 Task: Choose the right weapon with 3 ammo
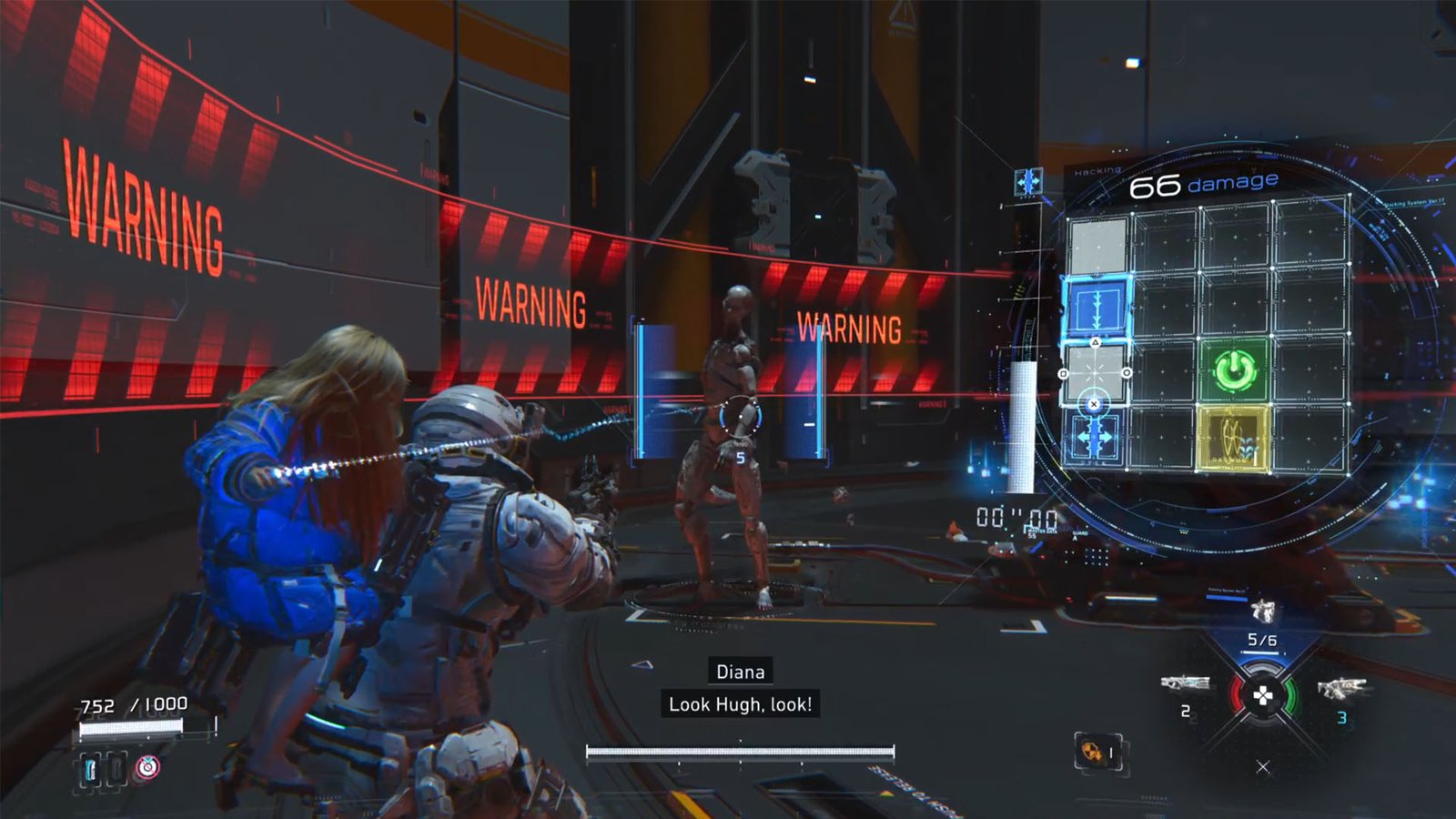pos(1340,688)
